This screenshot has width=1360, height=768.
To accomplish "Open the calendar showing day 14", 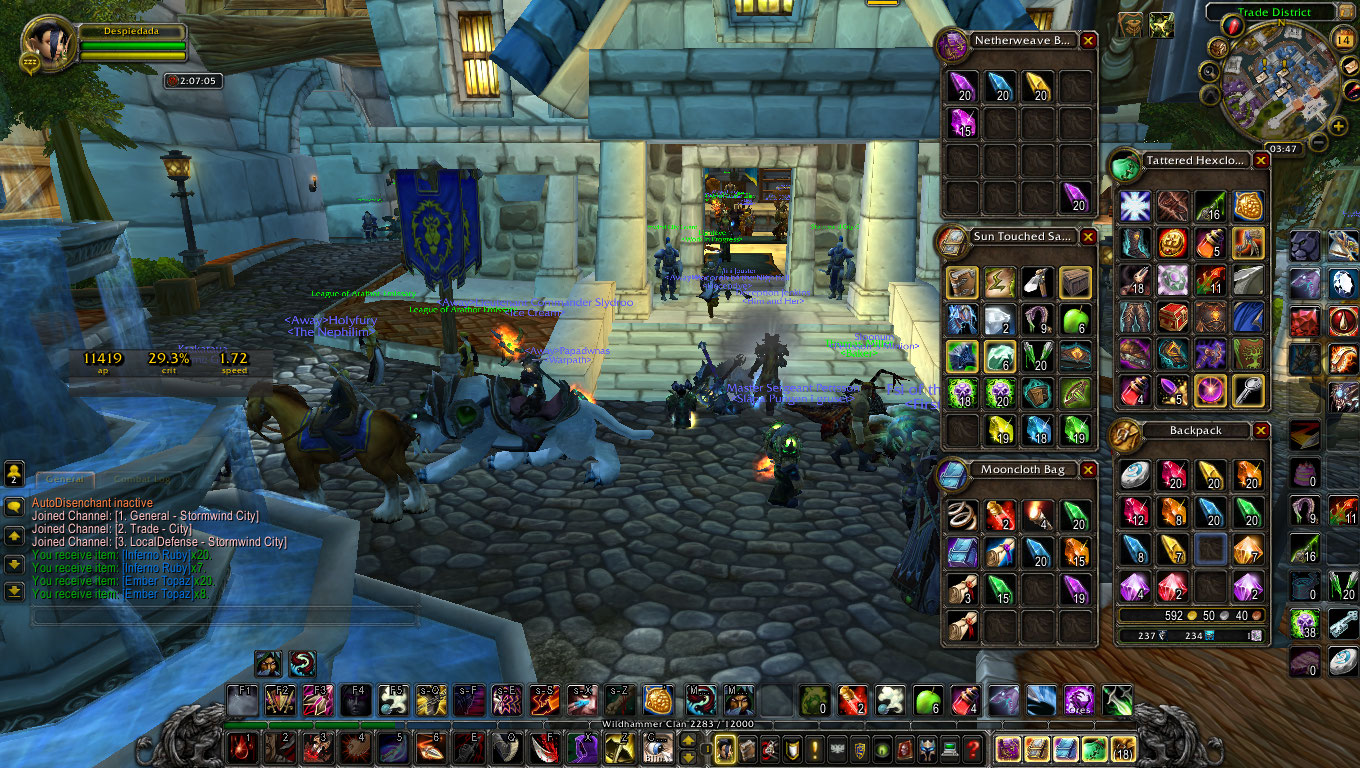I will click(1343, 39).
